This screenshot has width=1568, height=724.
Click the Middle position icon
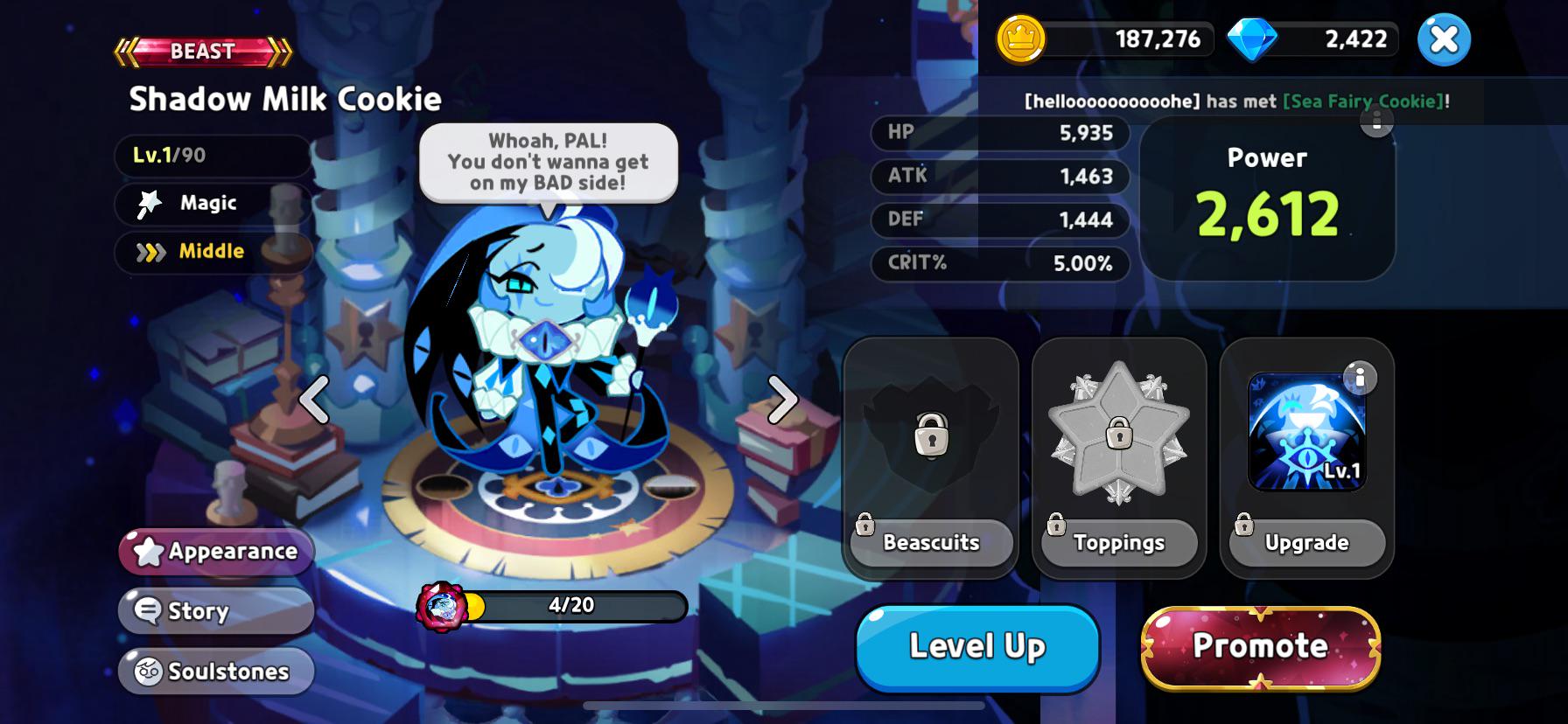click(150, 252)
